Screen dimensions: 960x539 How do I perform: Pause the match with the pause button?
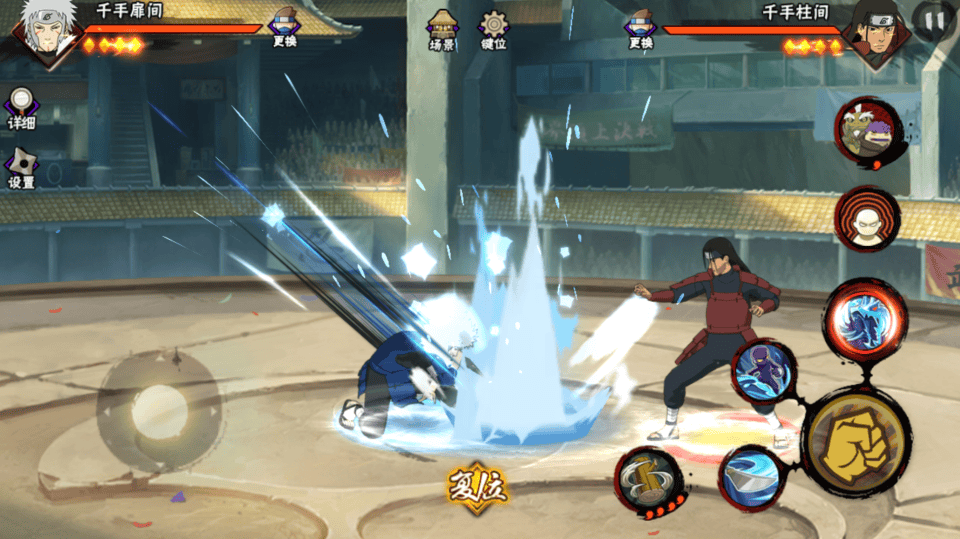click(935, 19)
